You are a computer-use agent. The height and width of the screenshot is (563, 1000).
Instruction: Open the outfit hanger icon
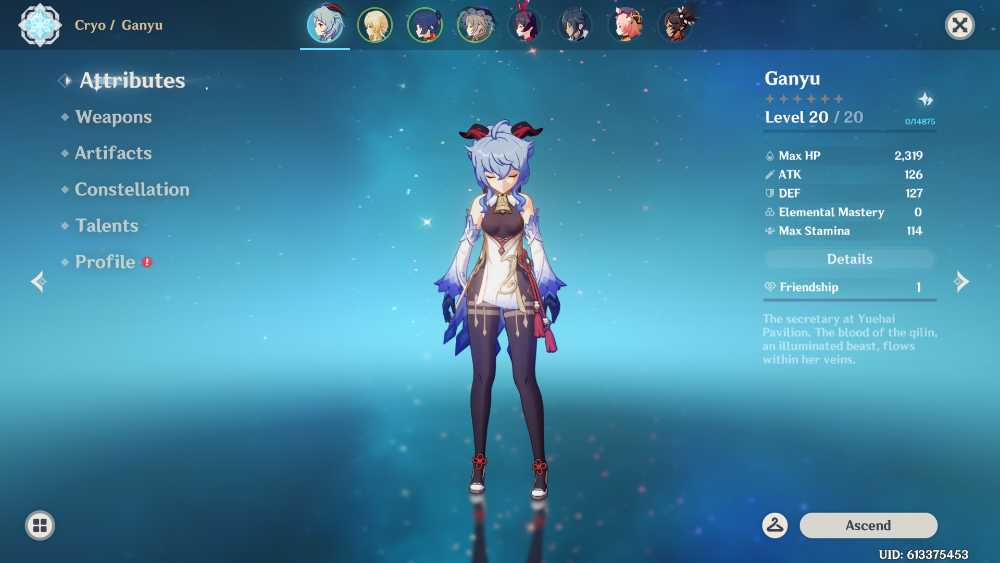coord(775,525)
